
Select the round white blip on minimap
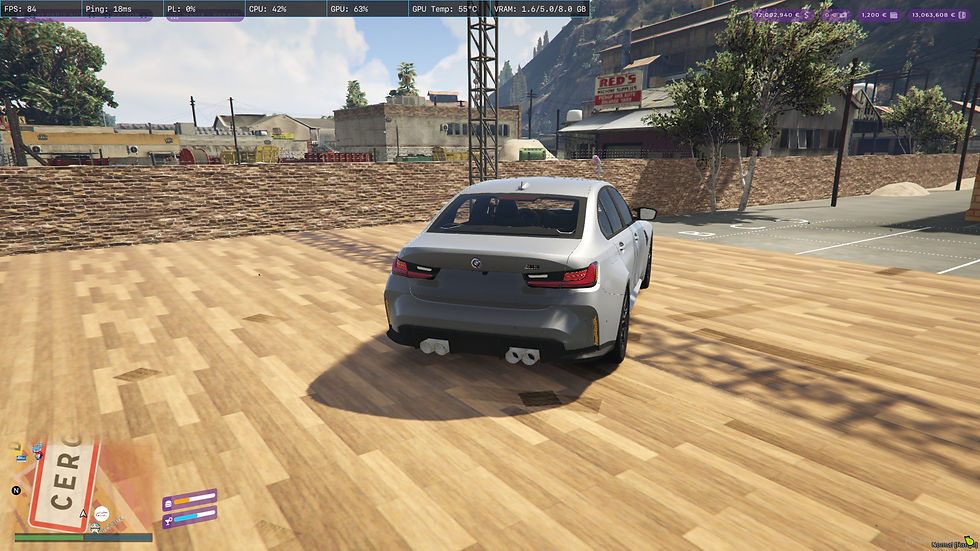click(99, 514)
